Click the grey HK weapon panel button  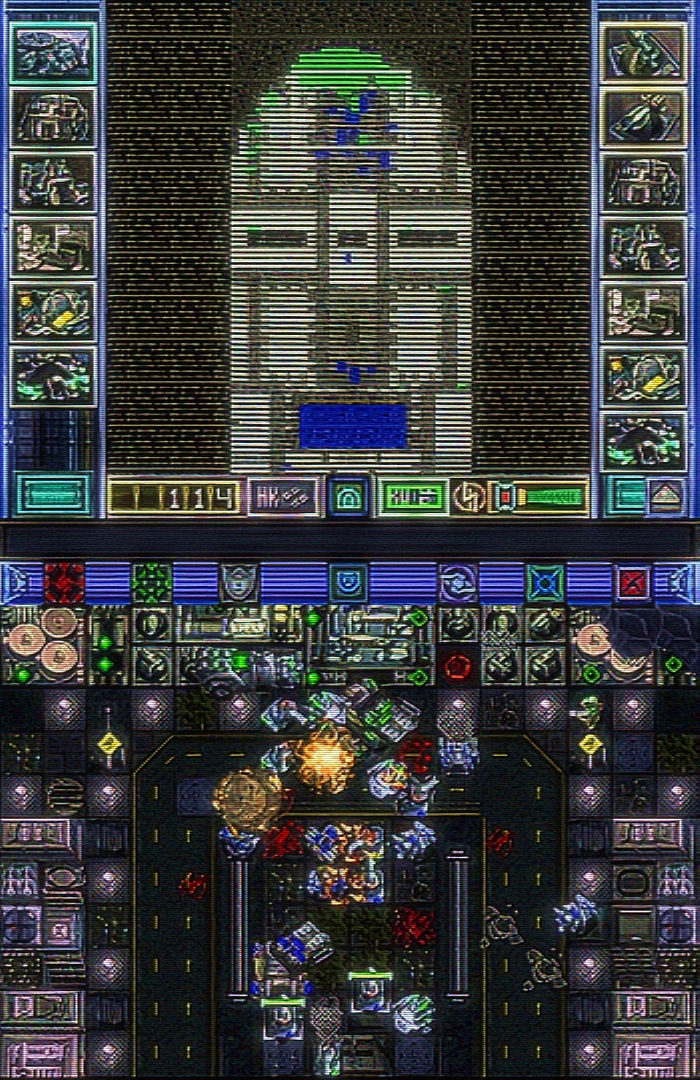(x=283, y=496)
